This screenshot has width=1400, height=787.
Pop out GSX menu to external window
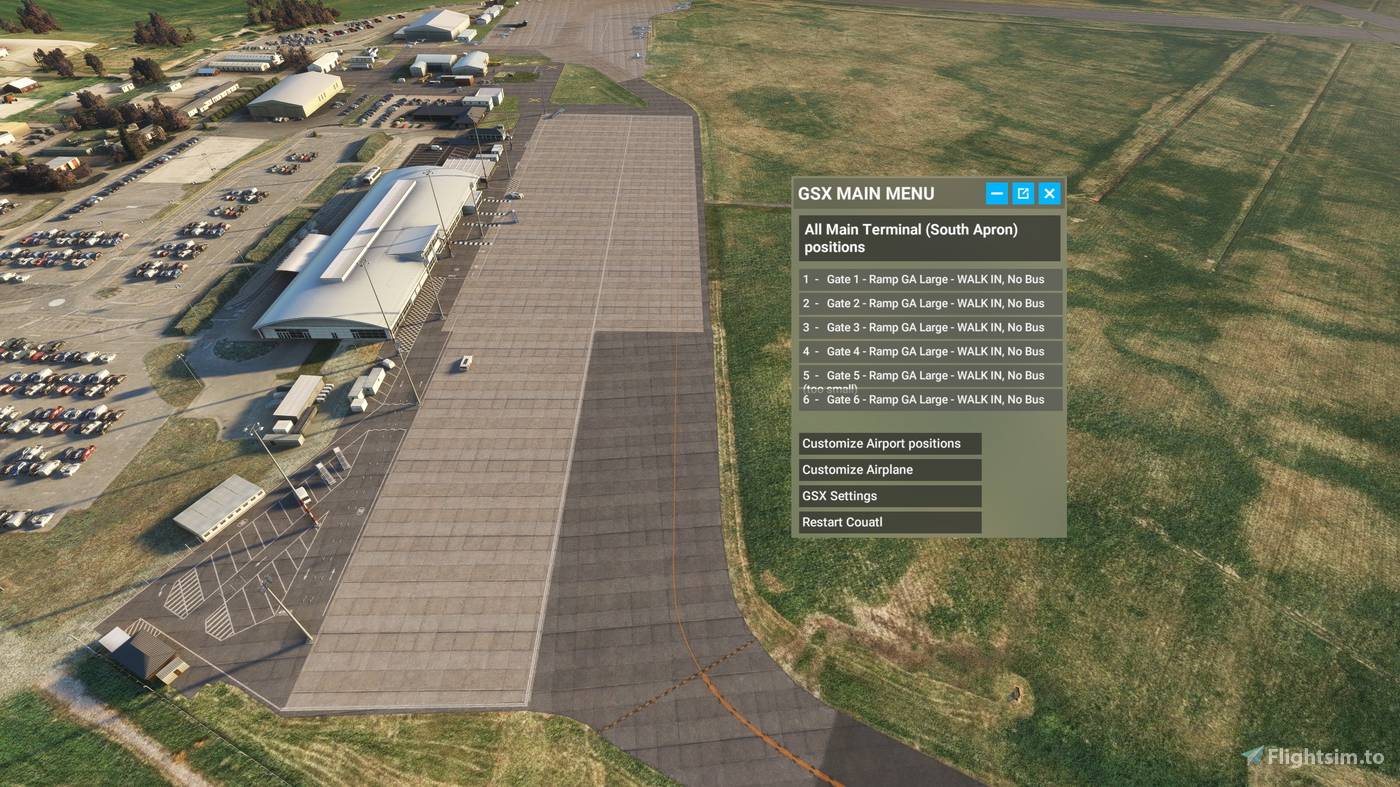1022,192
